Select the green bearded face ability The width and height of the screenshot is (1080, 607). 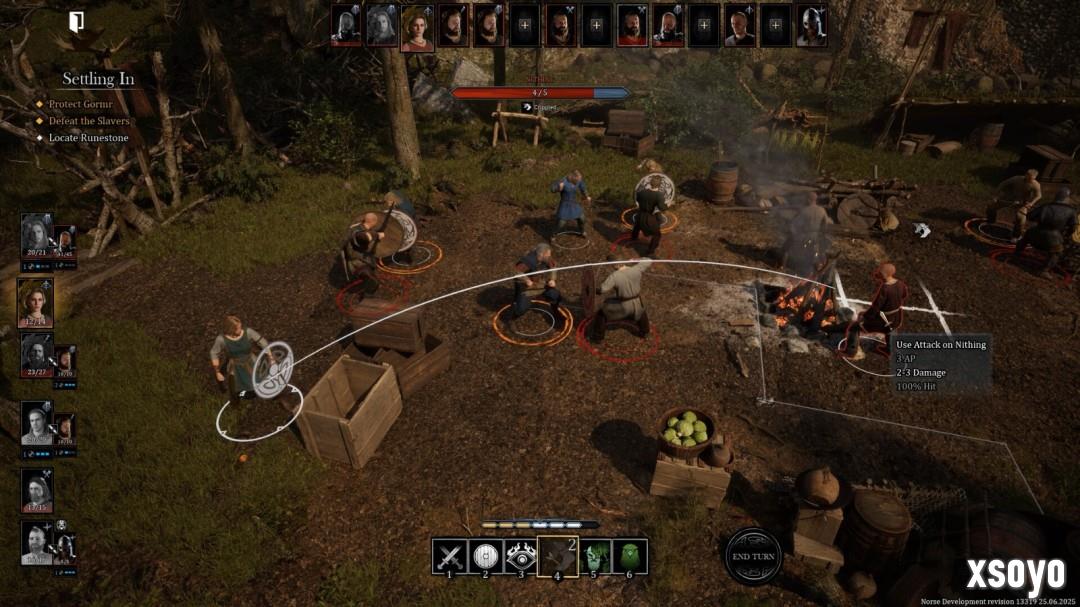(596, 556)
